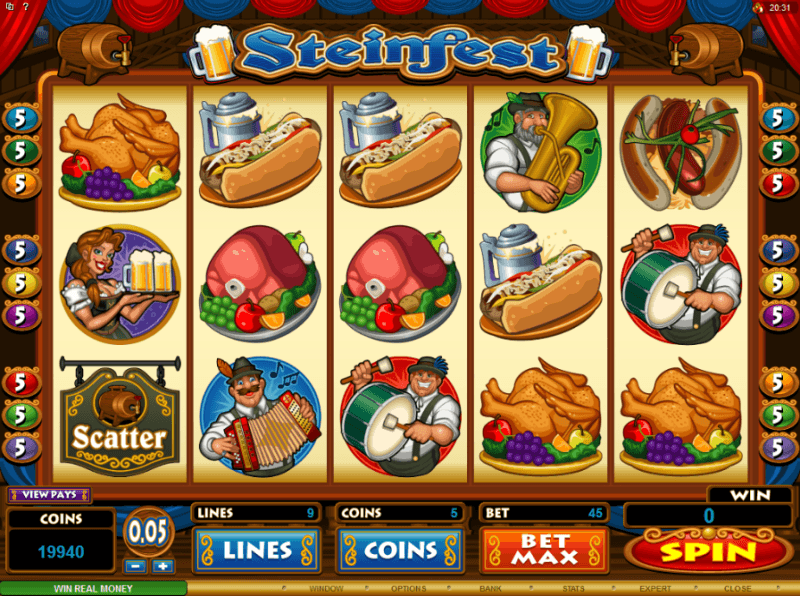Decrease coin value with the minus button
Screen dimensions: 800x596
point(137,566)
